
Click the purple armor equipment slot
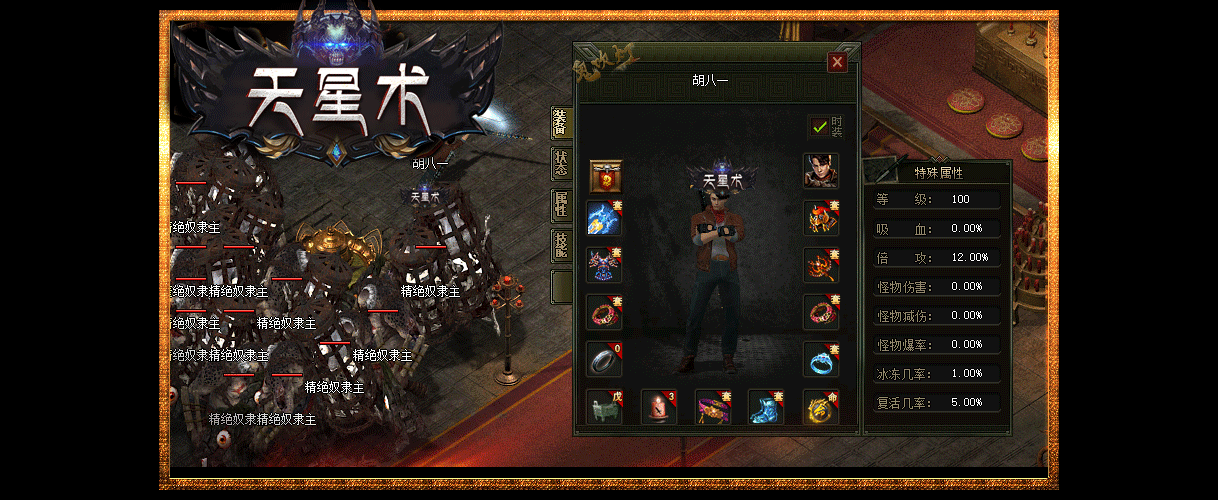click(x=604, y=265)
